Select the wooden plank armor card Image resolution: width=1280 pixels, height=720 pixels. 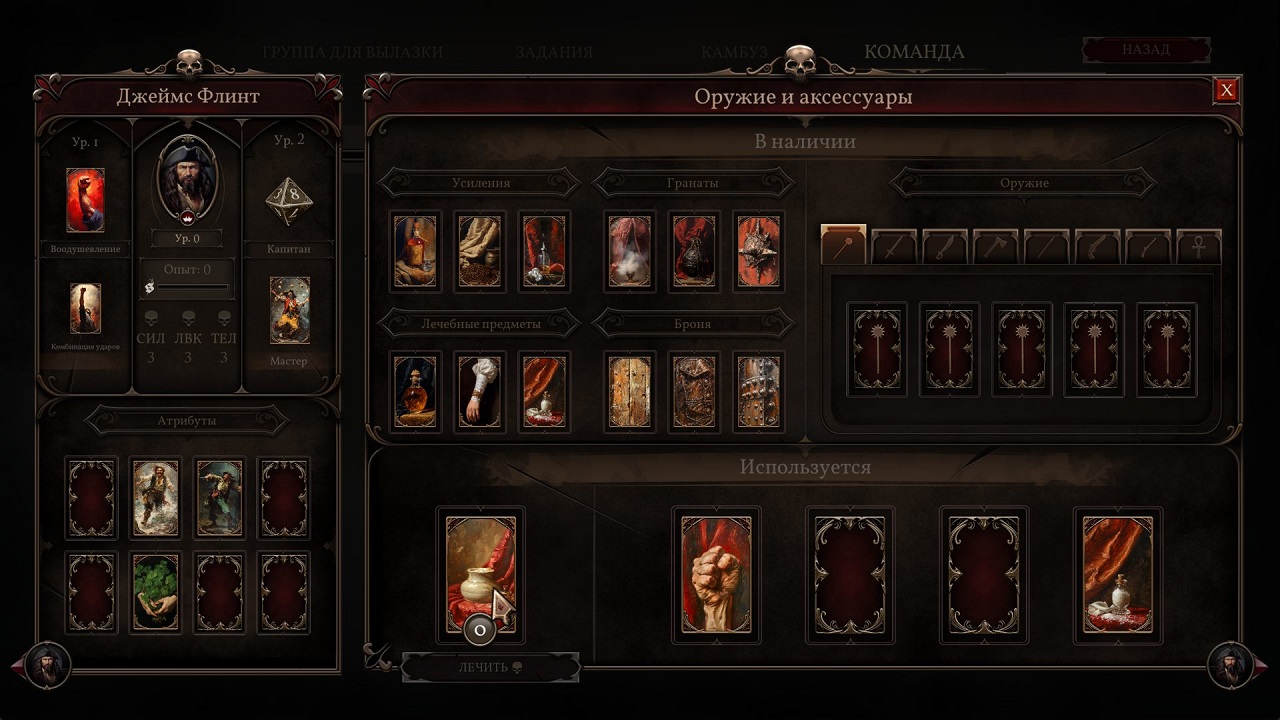tap(630, 391)
